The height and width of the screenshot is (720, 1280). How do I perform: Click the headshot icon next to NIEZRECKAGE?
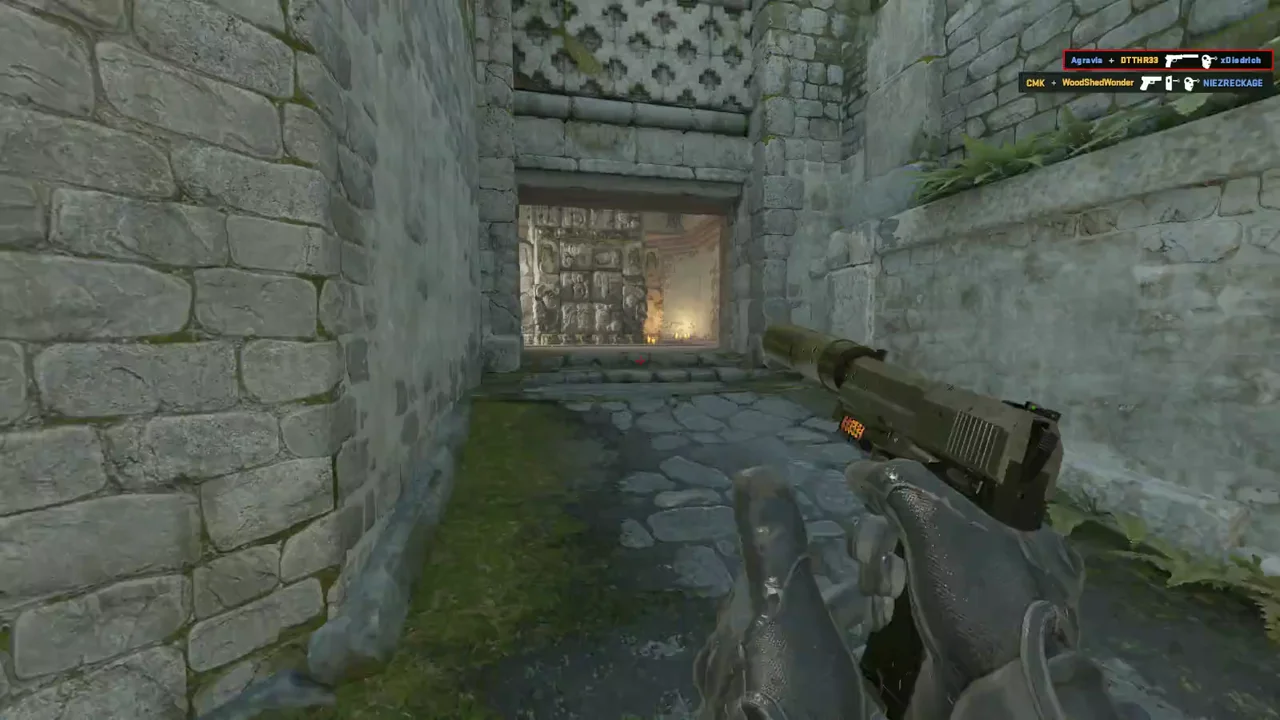coord(1191,82)
